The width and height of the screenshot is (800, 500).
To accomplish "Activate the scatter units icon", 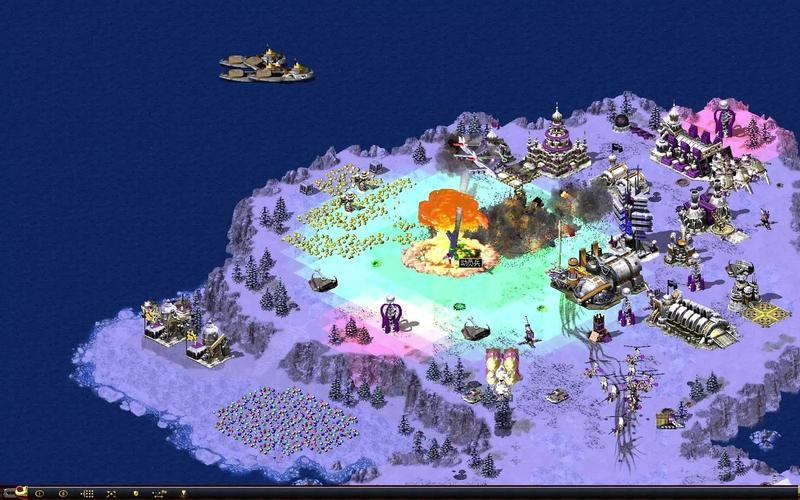I will 110,493.
